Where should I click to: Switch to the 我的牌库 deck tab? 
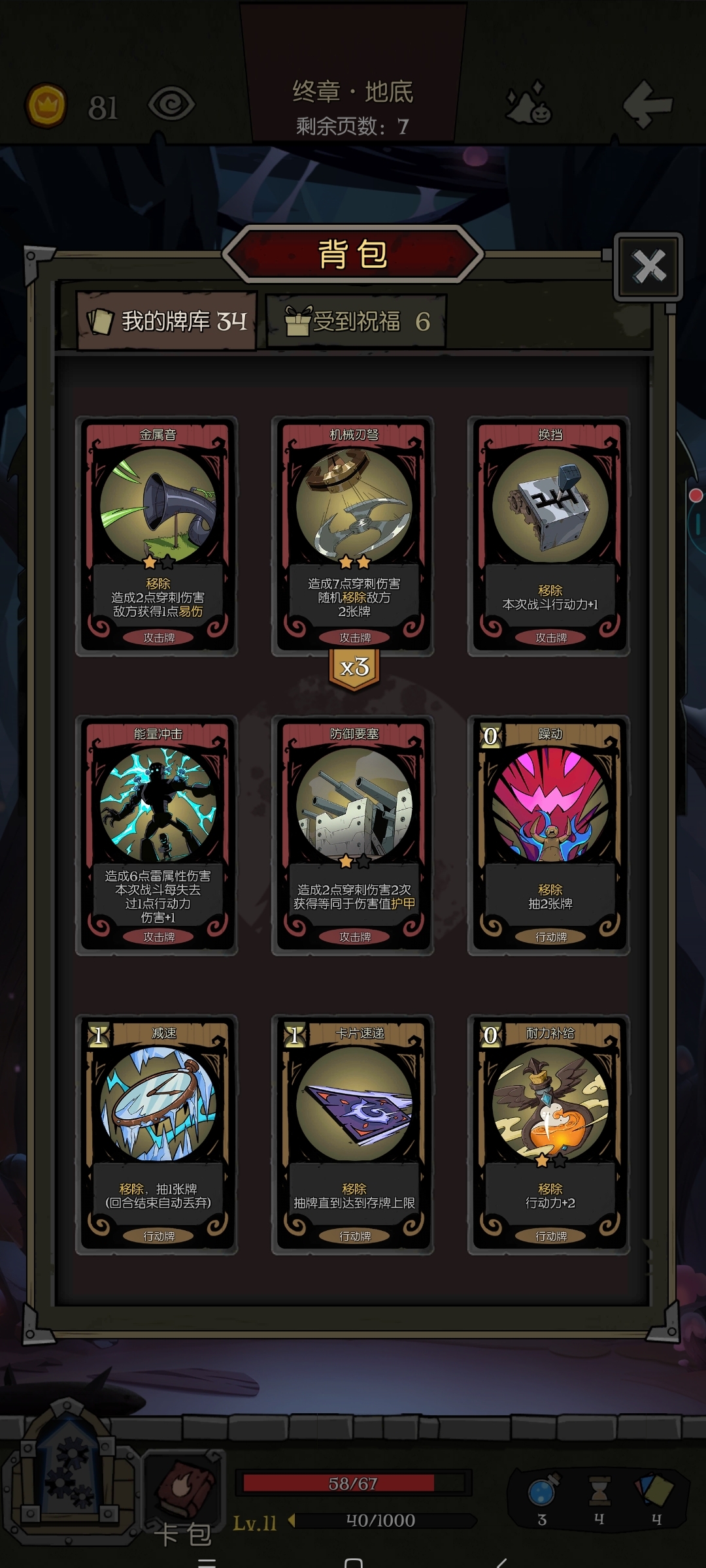pos(167,321)
